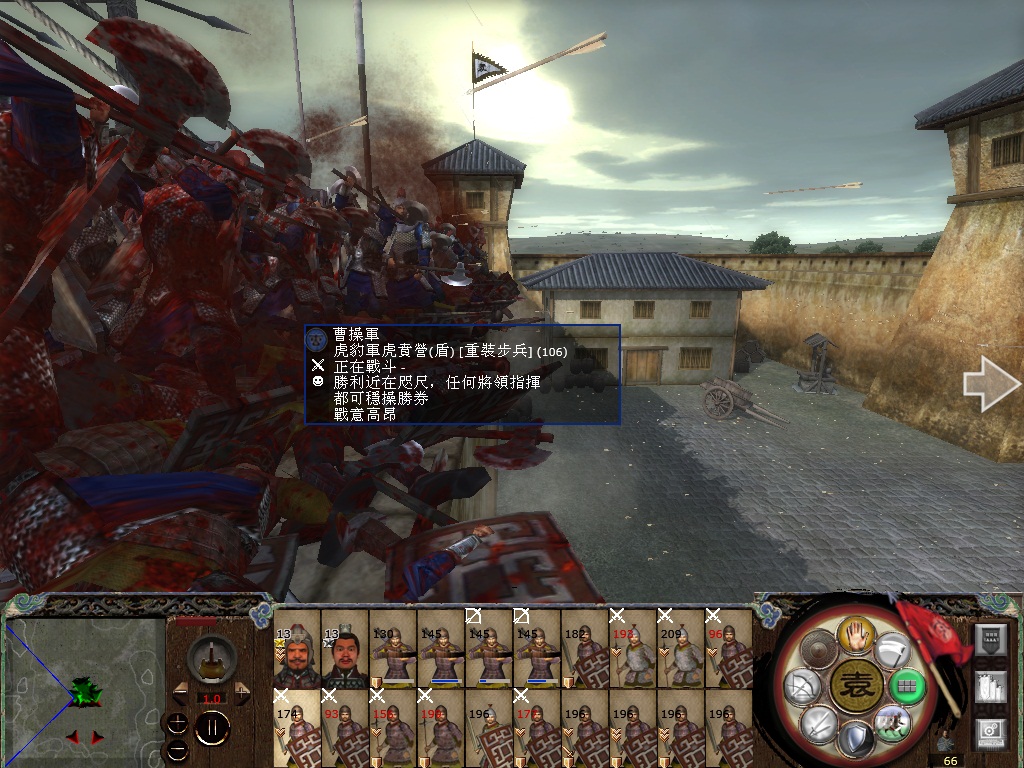Pause the battle with the pause button
Image resolution: width=1024 pixels, height=768 pixels.
[x=212, y=729]
